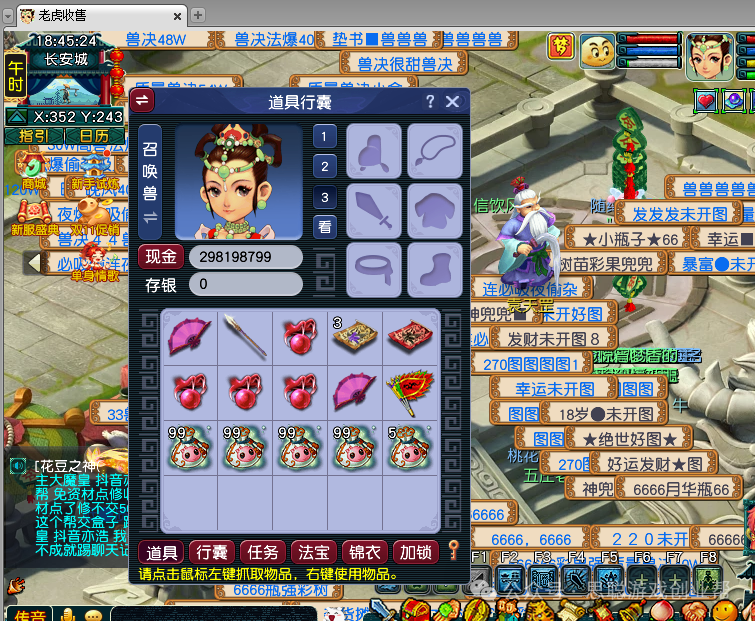Show the 锦衣 tab
Image resolution: width=755 pixels, height=621 pixels.
coord(363,551)
